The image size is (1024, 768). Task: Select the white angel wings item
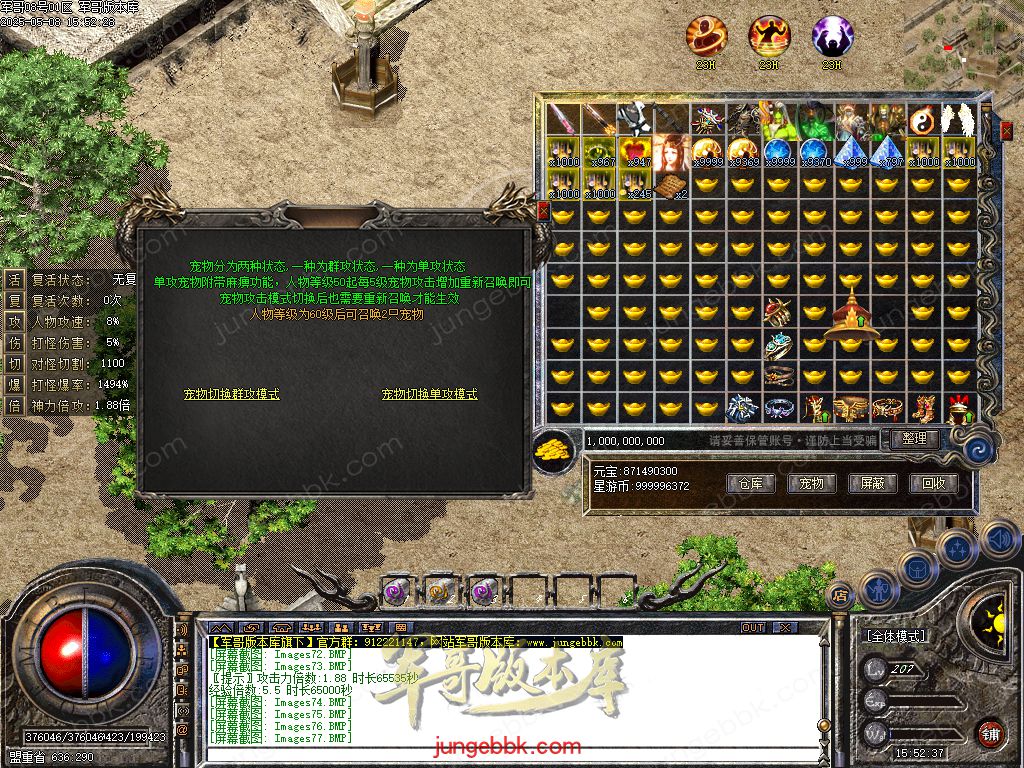click(959, 121)
